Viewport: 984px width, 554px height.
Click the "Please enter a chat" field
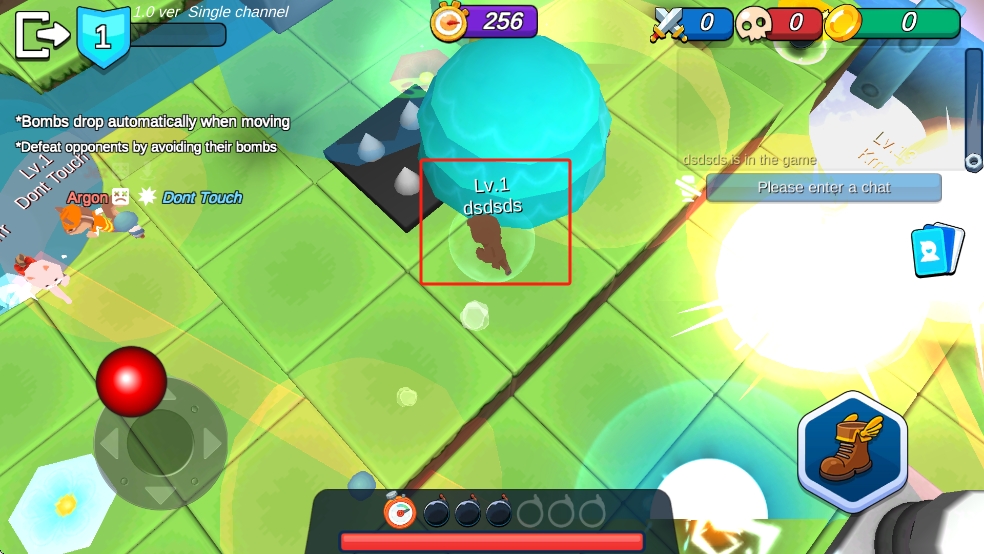(823, 187)
